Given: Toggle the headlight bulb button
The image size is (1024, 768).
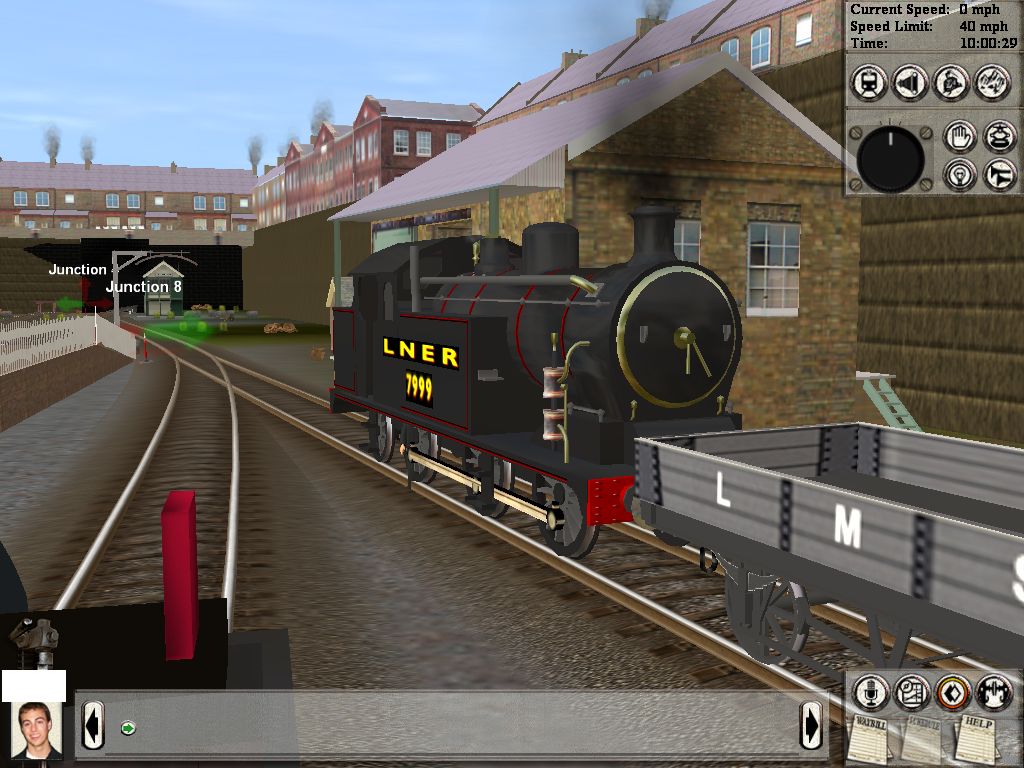Looking at the screenshot, I should pyautogui.click(x=959, y=175).
